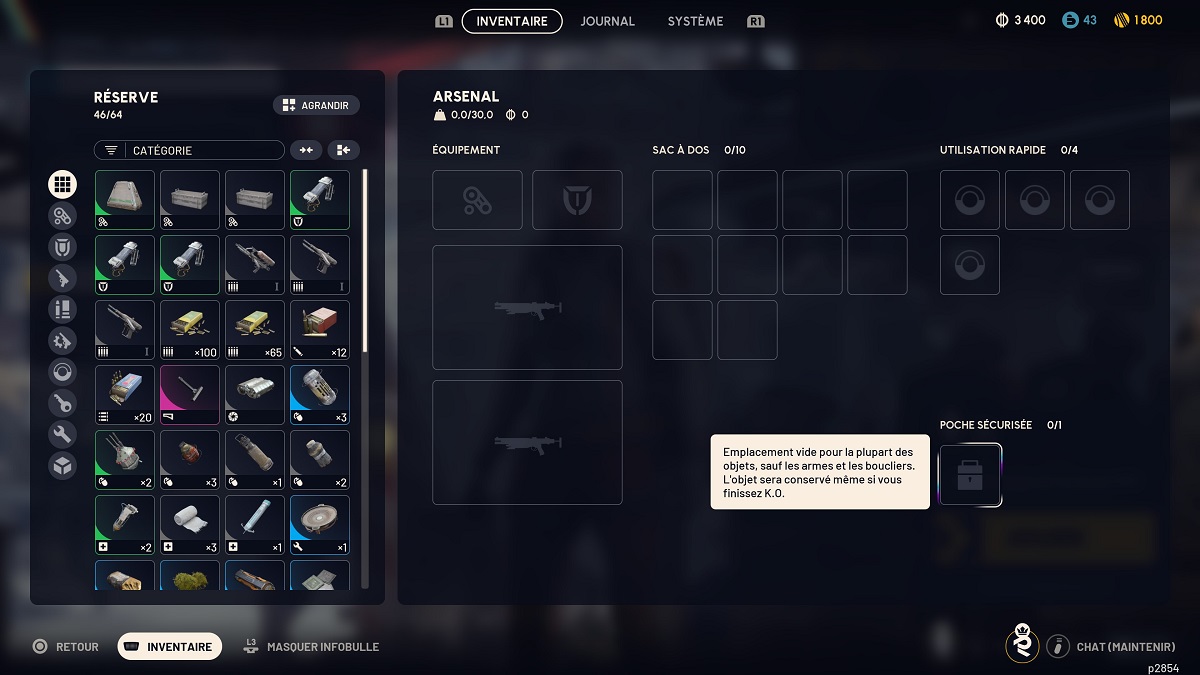The image size is (1200, 675).
Task: Select the shield equipment slot in Arsenal
Action: (x=577, y=200)
